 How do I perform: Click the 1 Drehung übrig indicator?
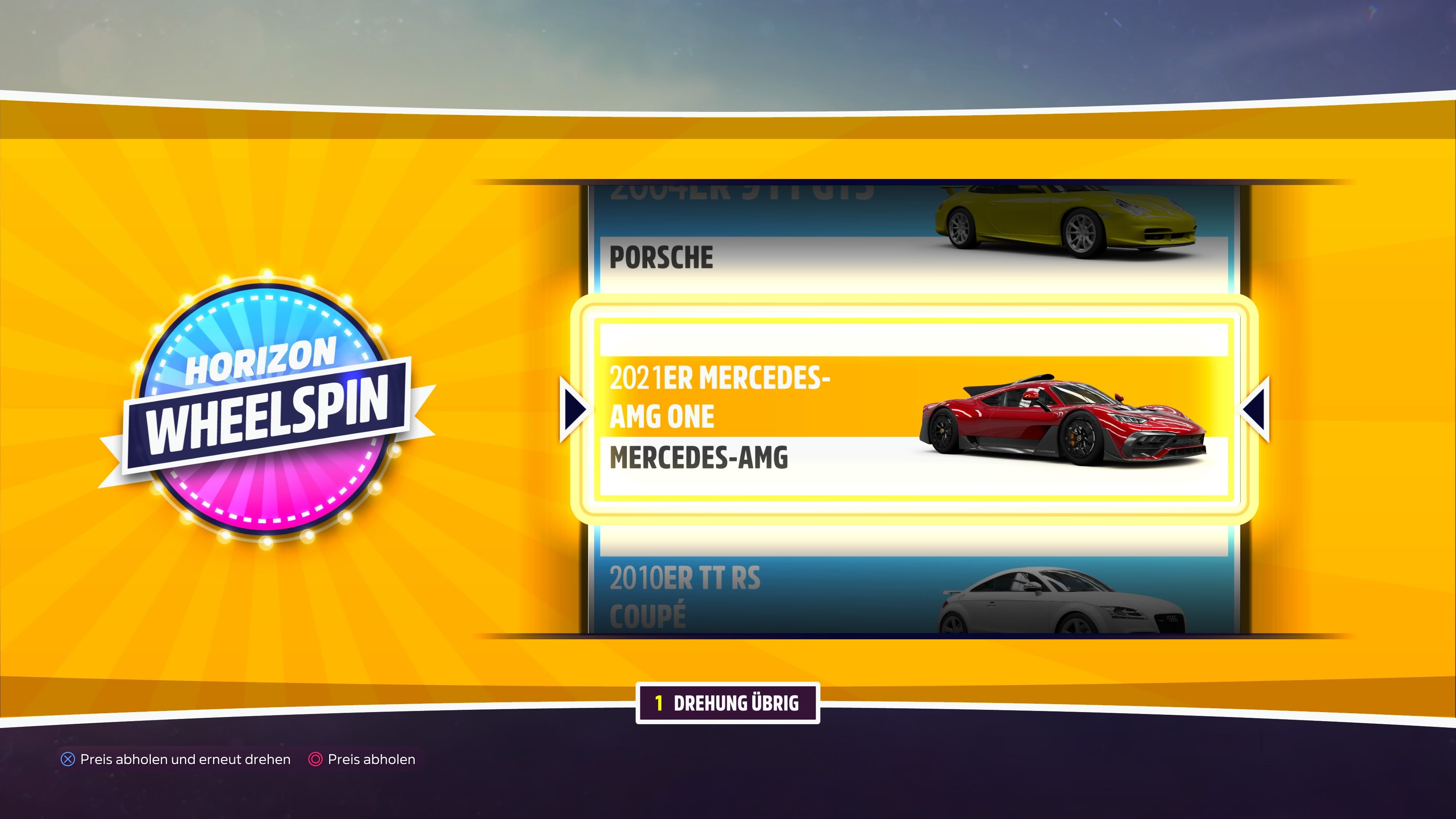(x=728, y=704)
